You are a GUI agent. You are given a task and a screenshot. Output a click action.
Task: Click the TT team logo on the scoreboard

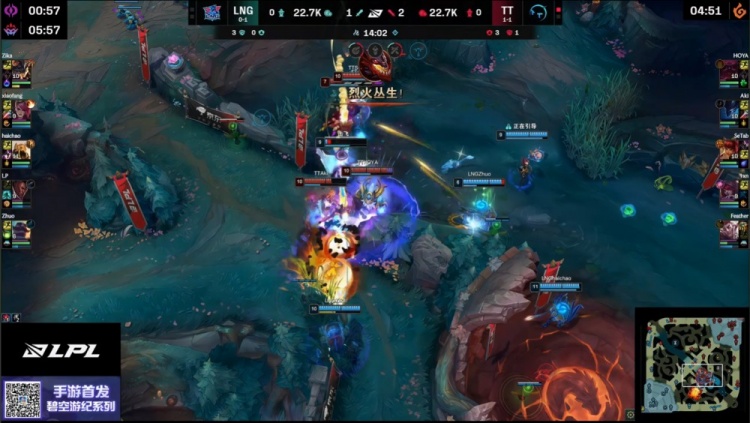538,12
